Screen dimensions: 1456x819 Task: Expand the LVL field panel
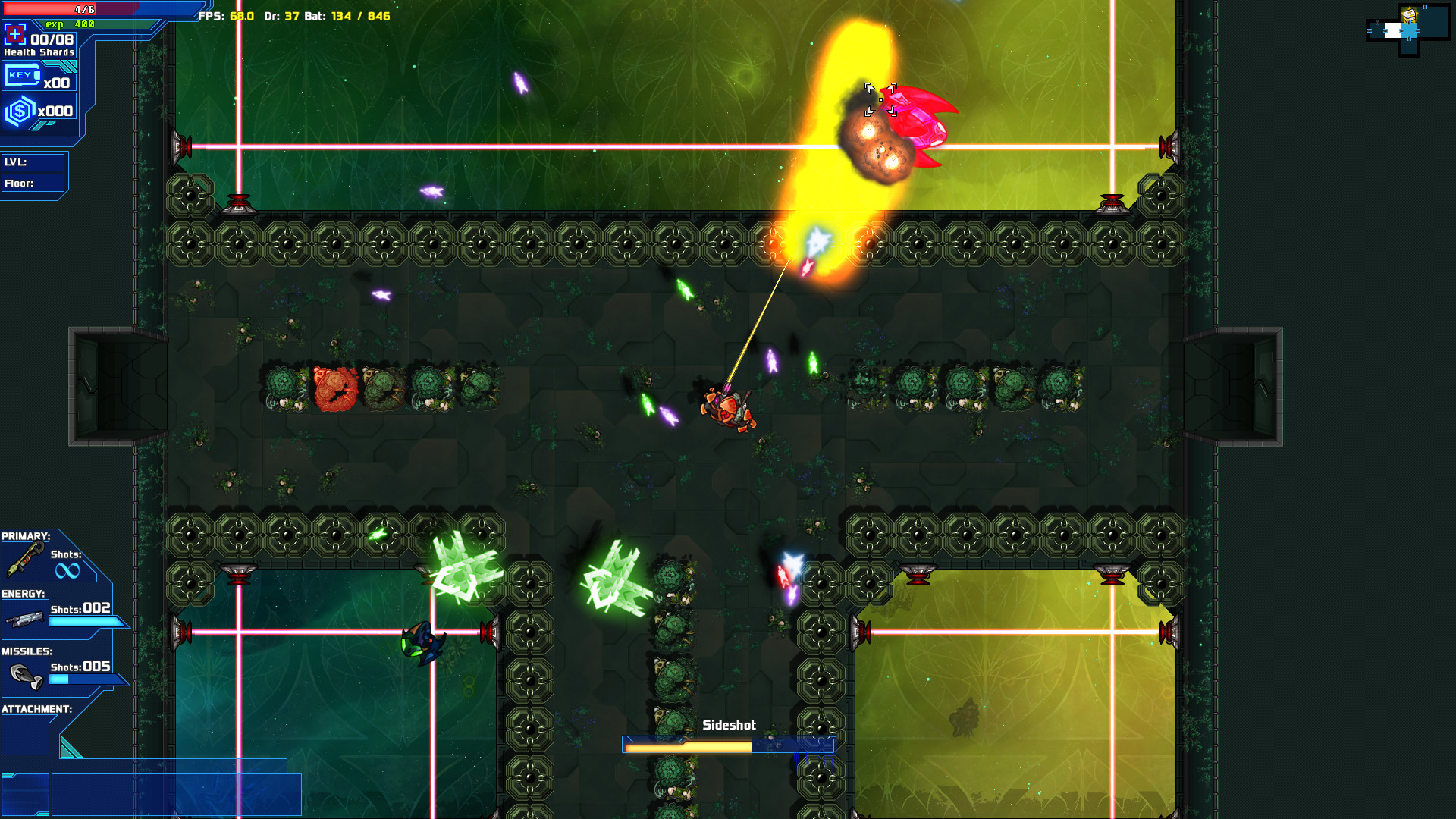pyautogui.click(x=34, y=162)
